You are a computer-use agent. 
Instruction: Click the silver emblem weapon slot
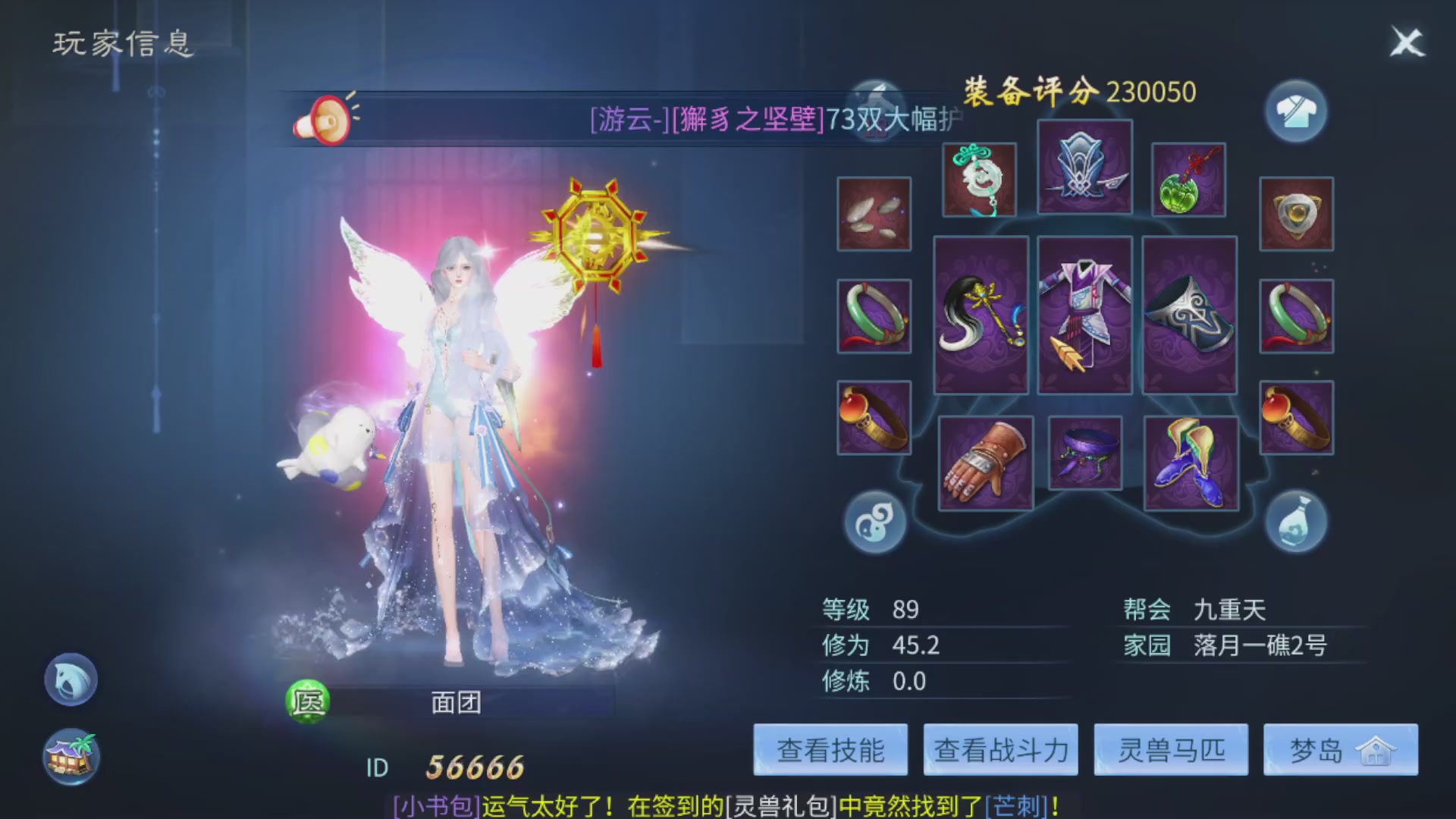coord(1084,168)
